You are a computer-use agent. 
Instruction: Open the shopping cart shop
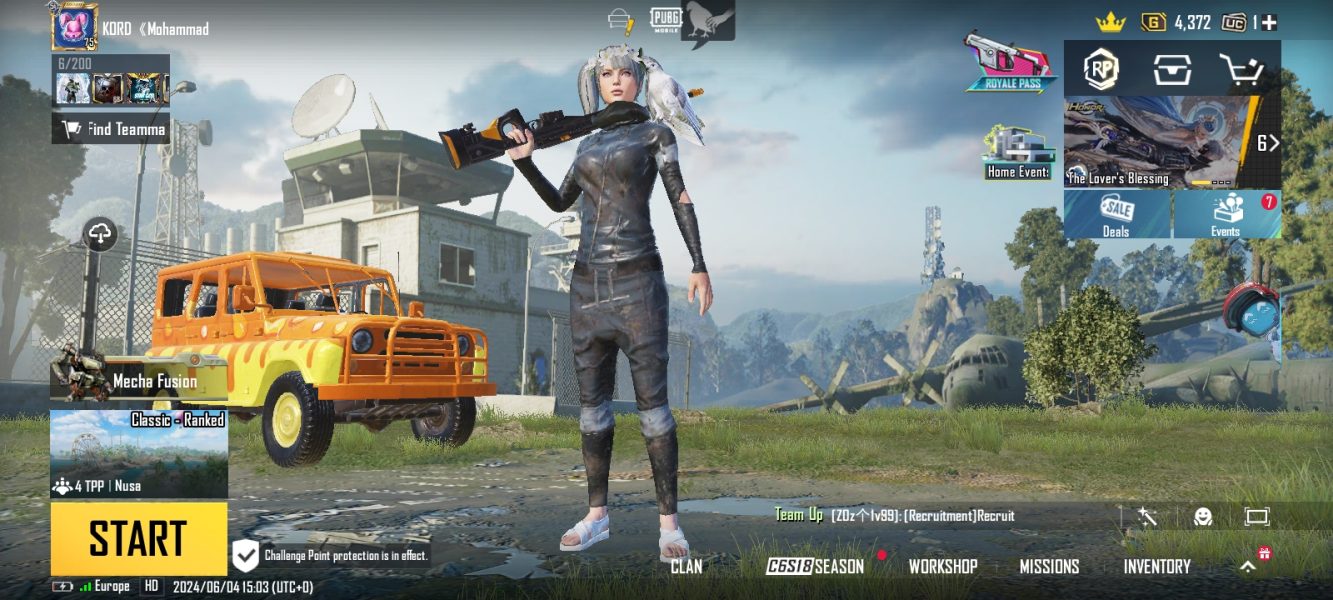(x=1242, y=69)
